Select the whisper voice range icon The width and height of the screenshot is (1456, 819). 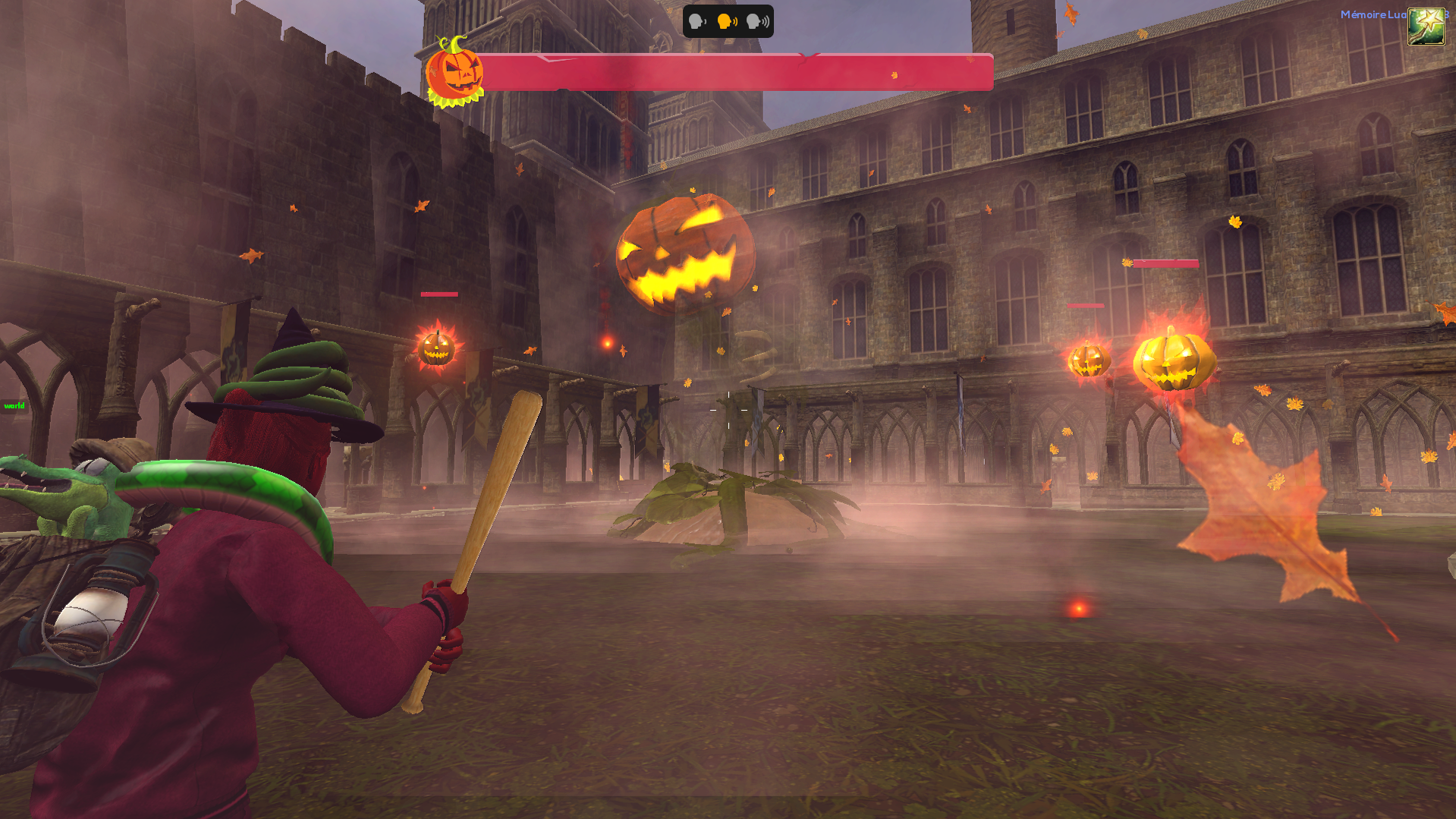[x=697, y=21]
